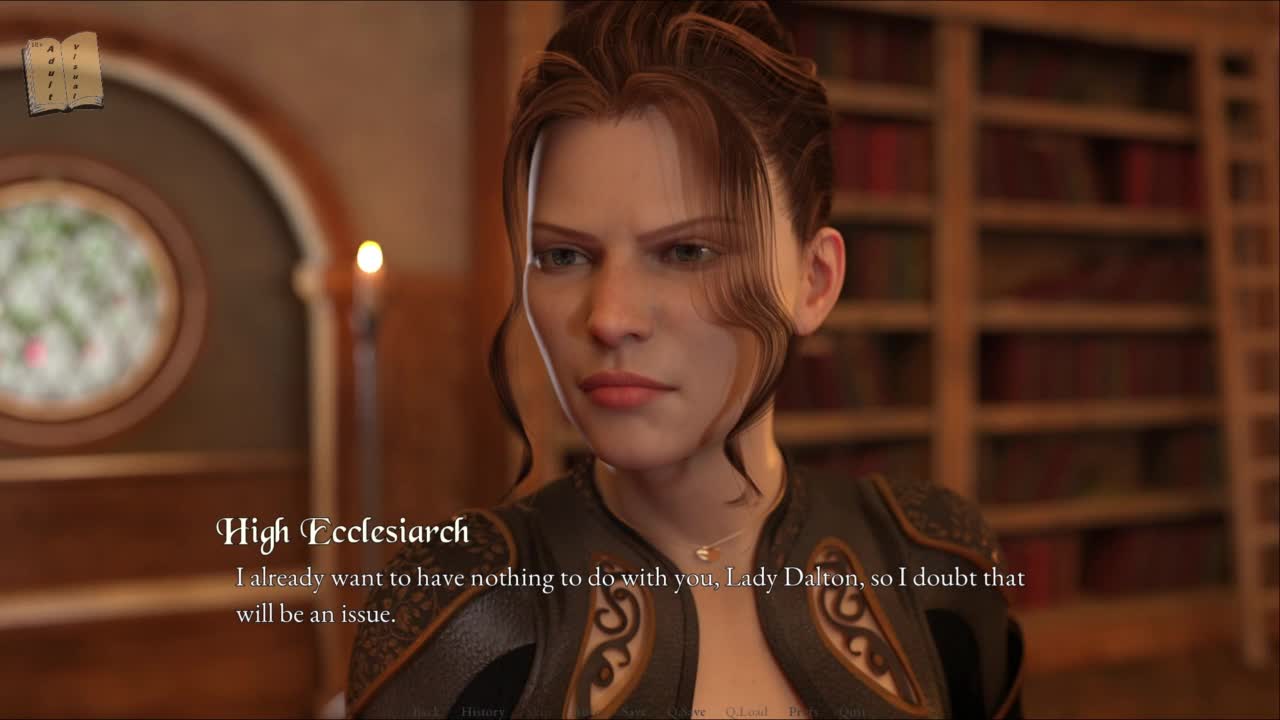1280x720 pixels.
Task: Open the History log
Action: 482,712
